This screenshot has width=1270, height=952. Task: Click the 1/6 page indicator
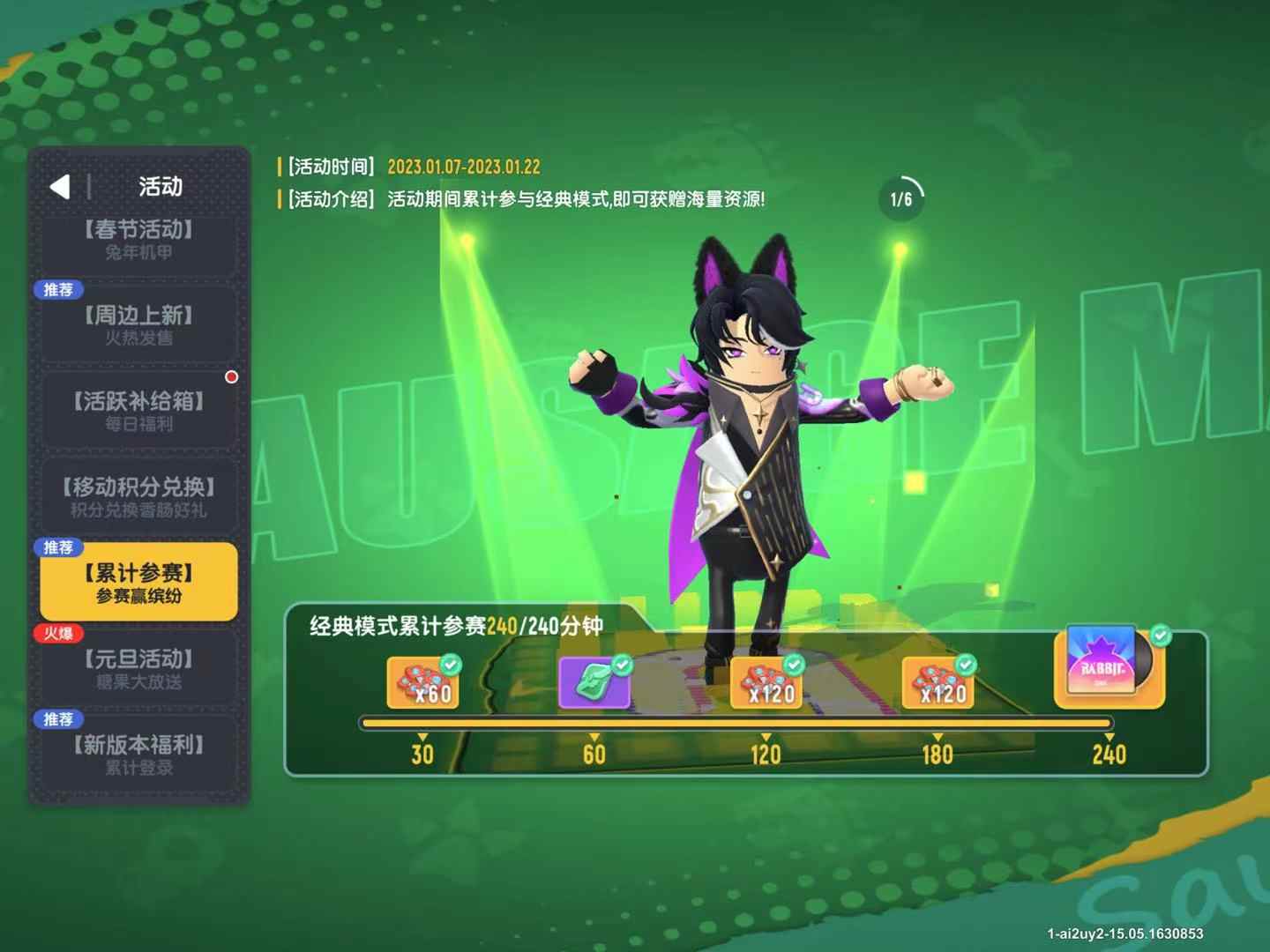(x=901, y=196)
